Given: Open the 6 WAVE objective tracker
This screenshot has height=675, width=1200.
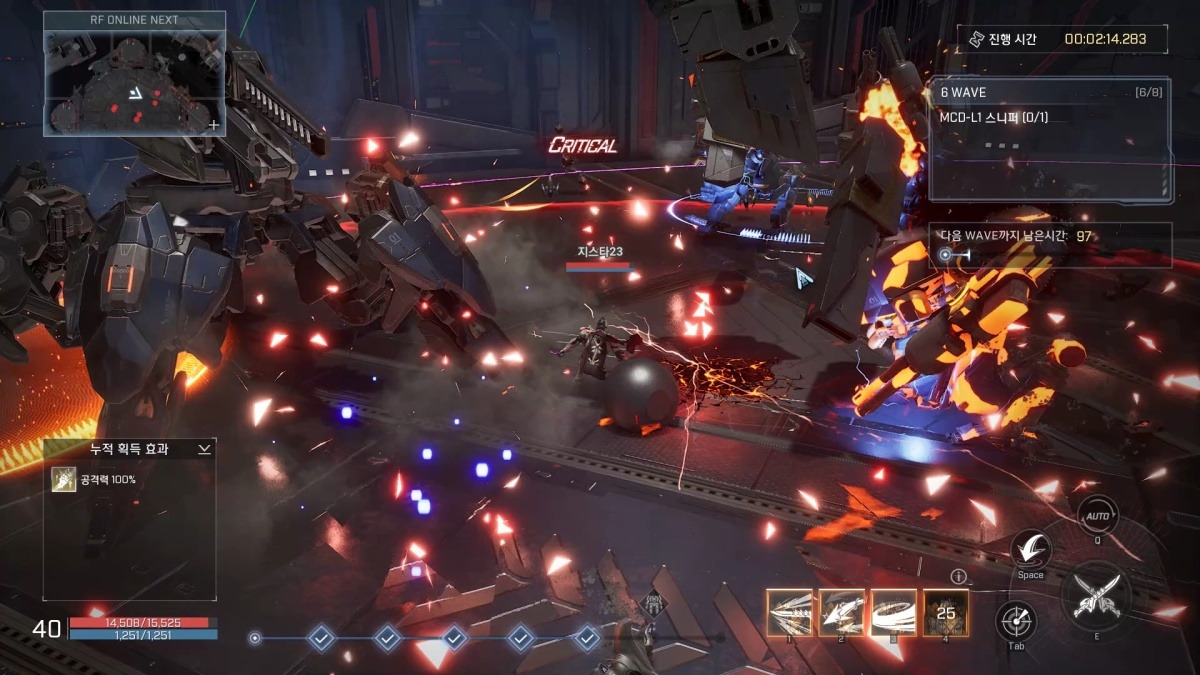Looking at the screenshot, I should click(1049, 140).
